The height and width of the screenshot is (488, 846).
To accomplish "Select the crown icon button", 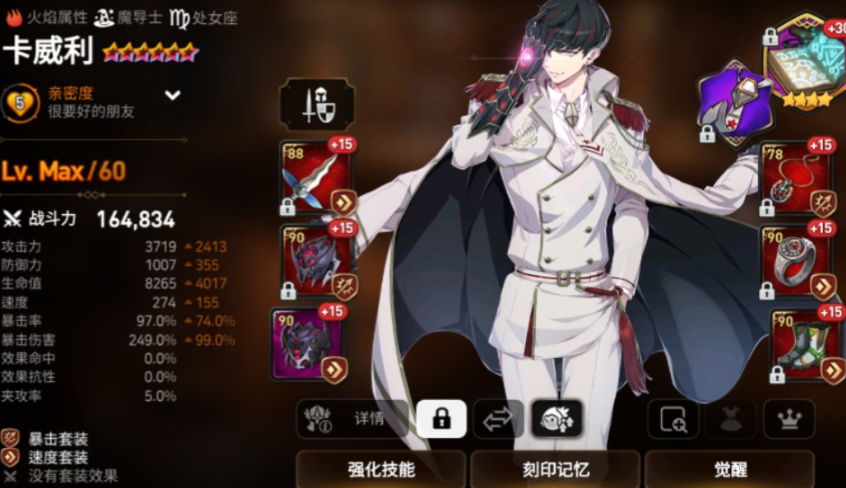I will [789, 420].
